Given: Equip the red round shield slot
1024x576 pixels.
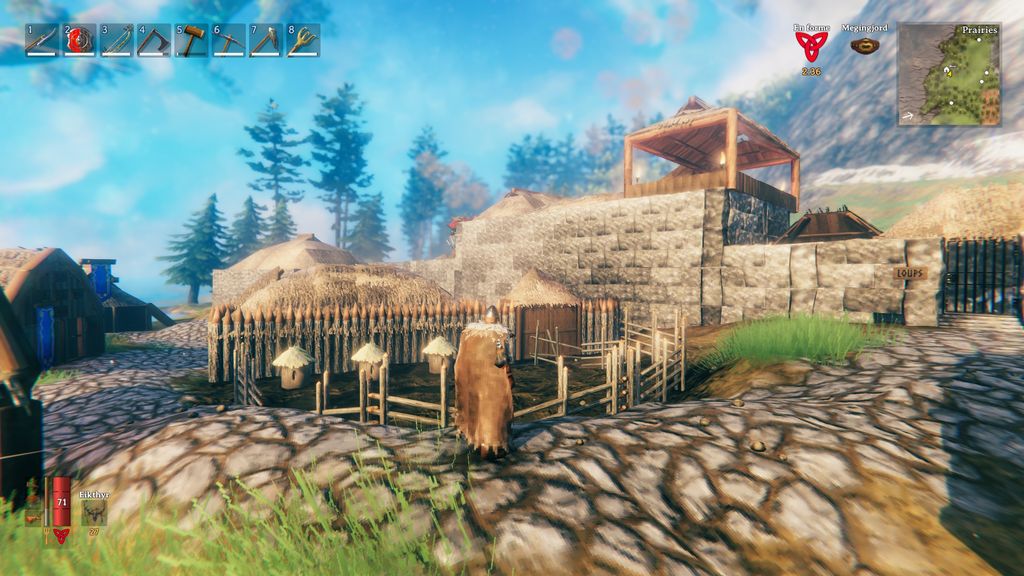Looking at the screenshot, I should [x=80, y=40].
